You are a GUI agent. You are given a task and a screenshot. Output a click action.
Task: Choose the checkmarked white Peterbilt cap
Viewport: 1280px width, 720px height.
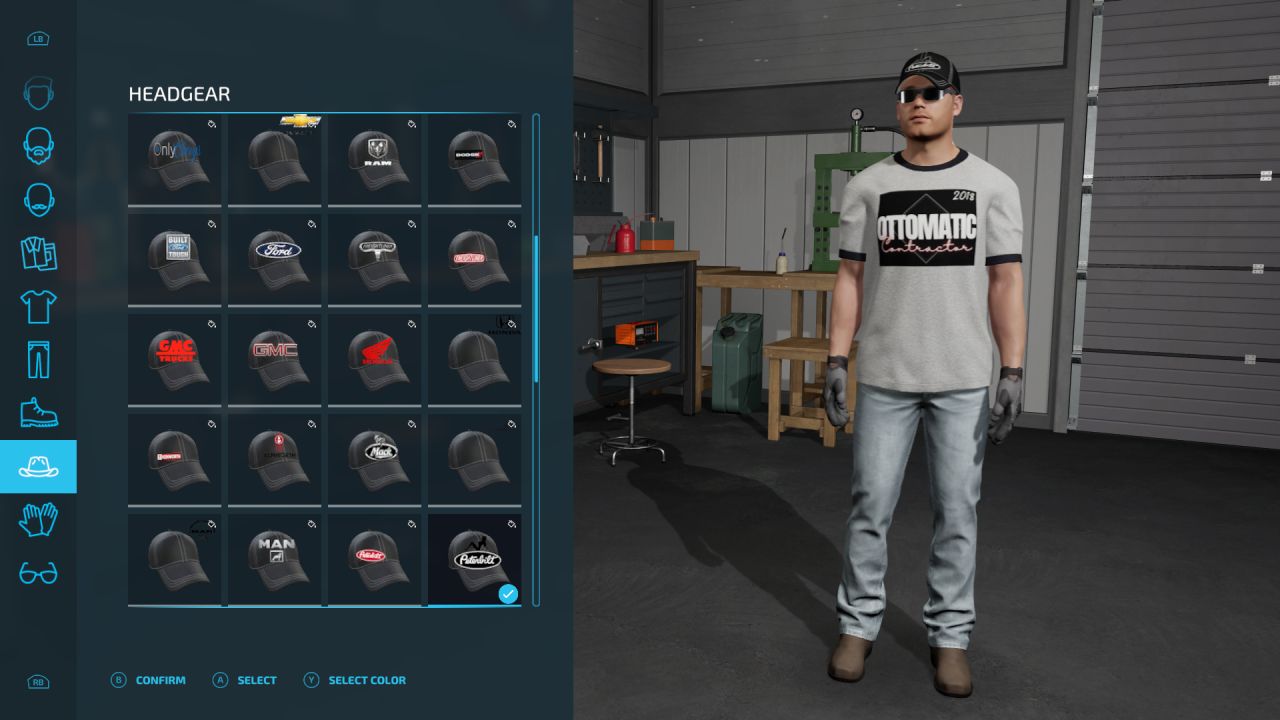tap(475, 558)
